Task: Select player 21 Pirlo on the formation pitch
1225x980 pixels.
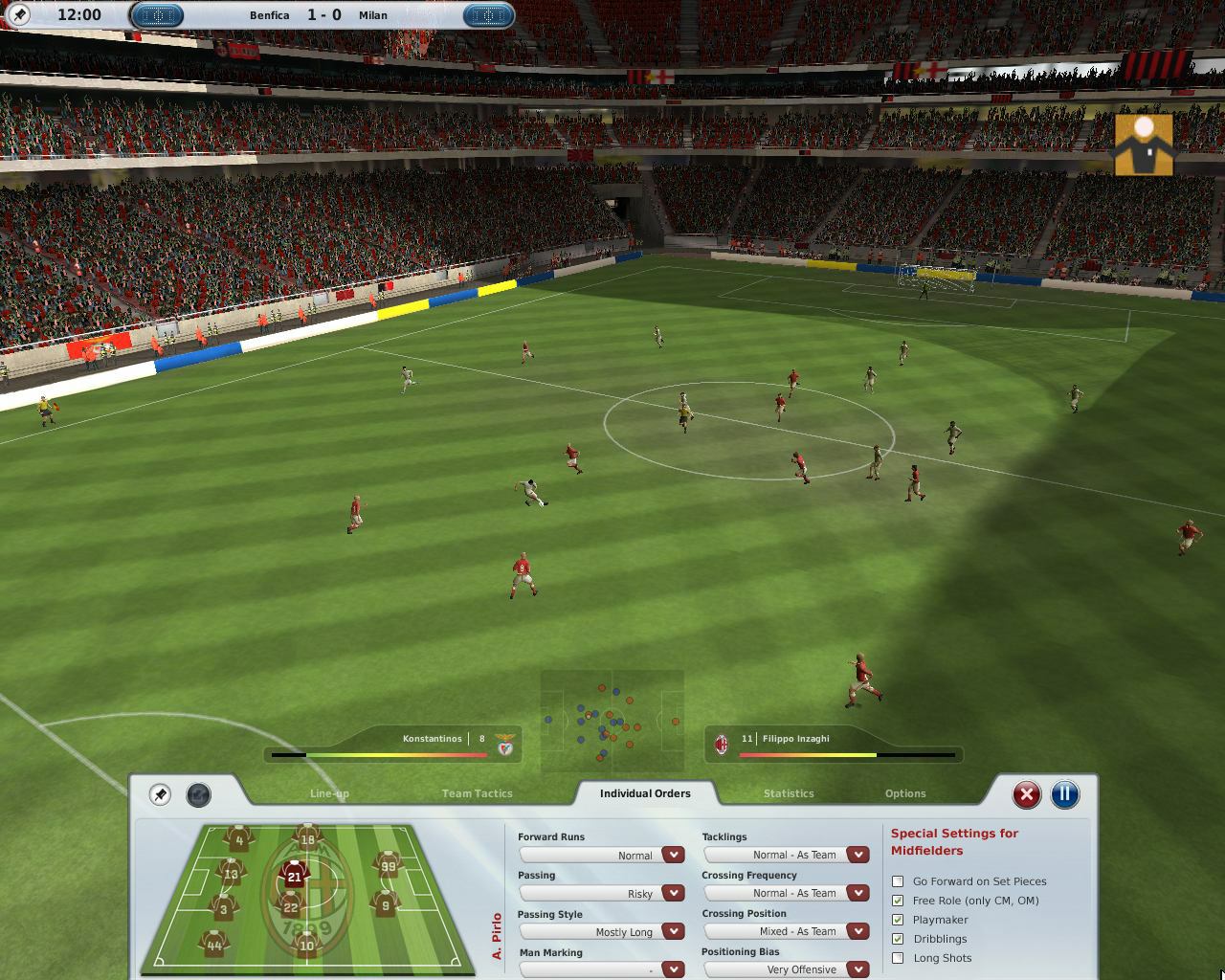Action: [x=294, y=874]
